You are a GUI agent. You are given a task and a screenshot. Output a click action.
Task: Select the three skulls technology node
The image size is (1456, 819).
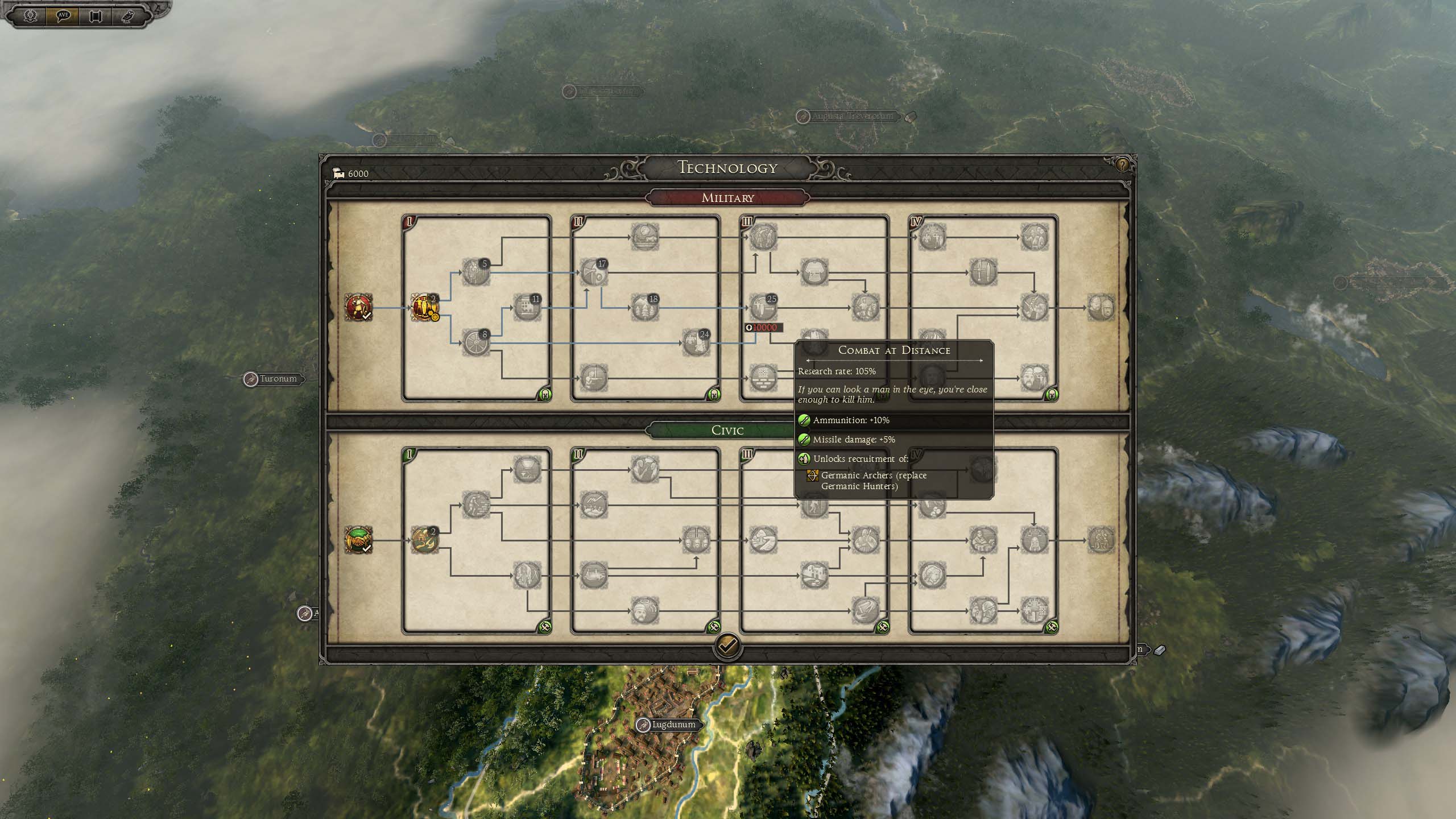pos(695,540)
